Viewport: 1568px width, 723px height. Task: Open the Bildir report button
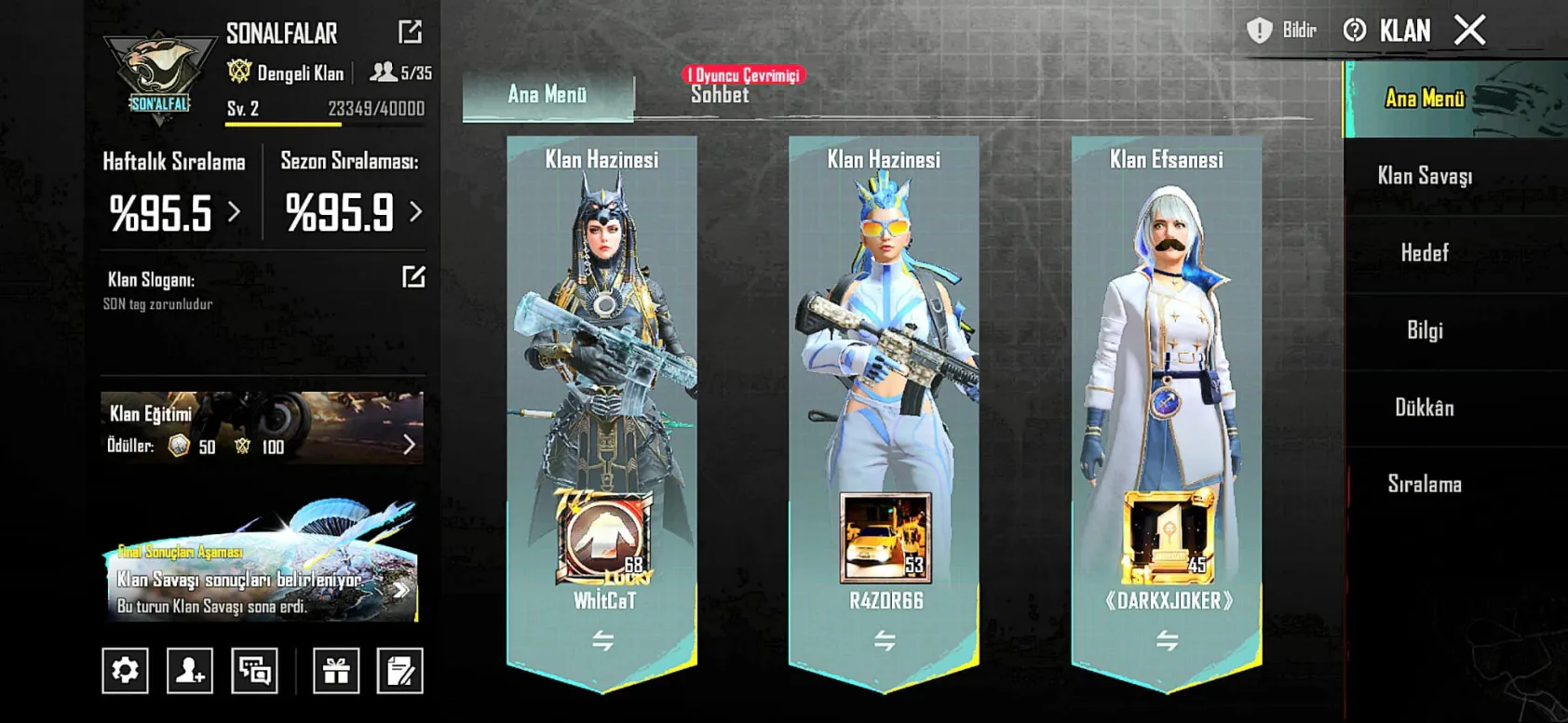(1283, 31)
